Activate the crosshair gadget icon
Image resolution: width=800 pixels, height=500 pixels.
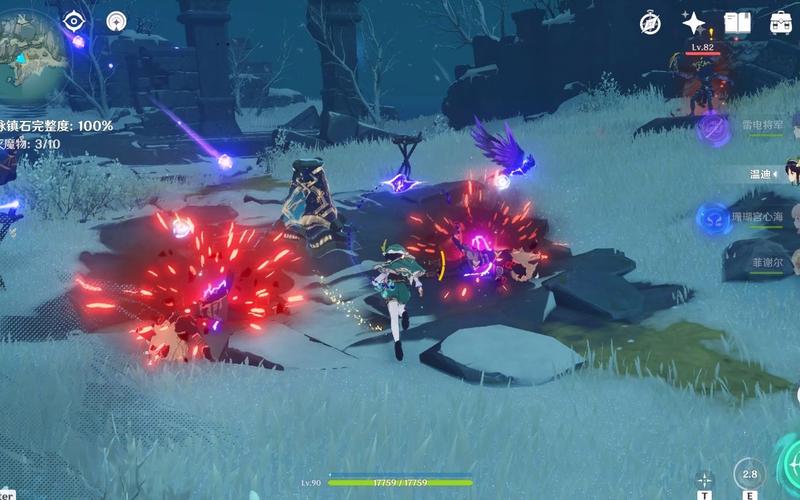tap(705, 479)
